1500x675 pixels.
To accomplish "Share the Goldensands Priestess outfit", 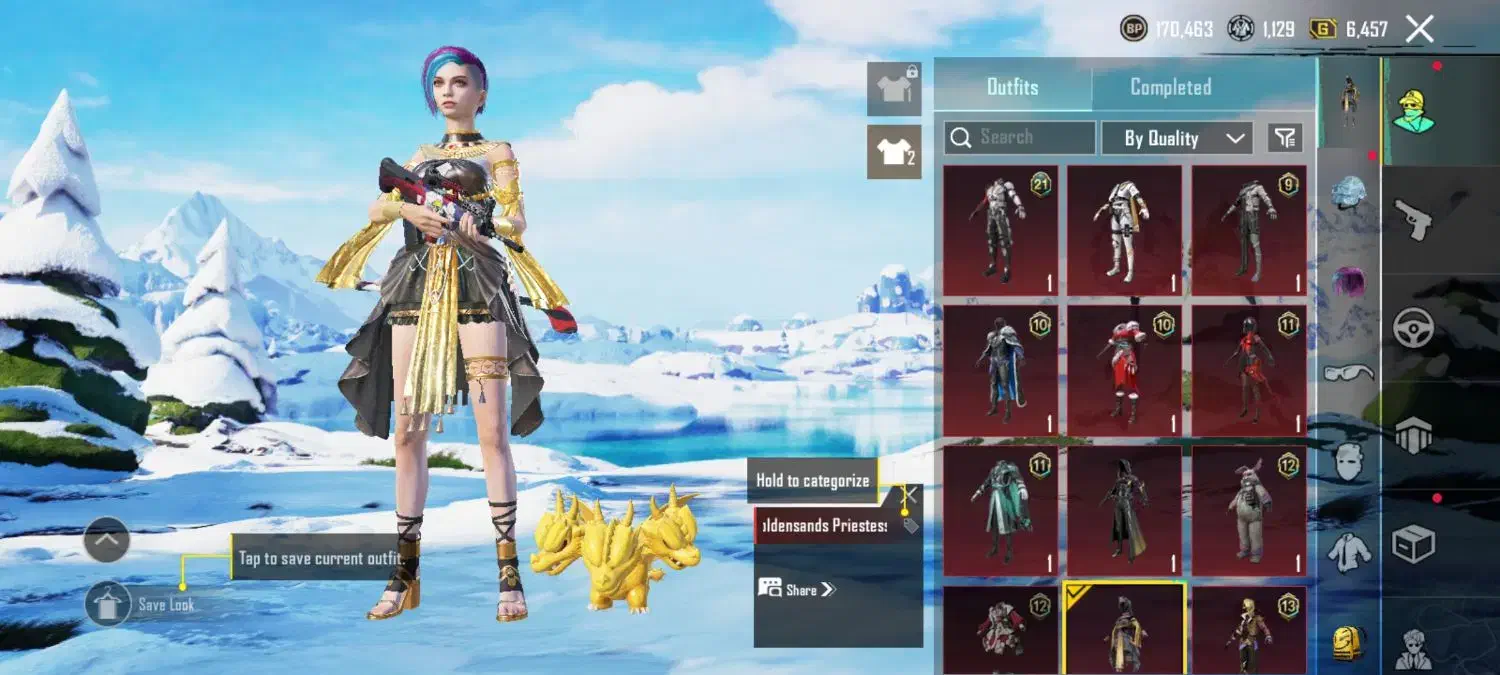I will (797, 589).
